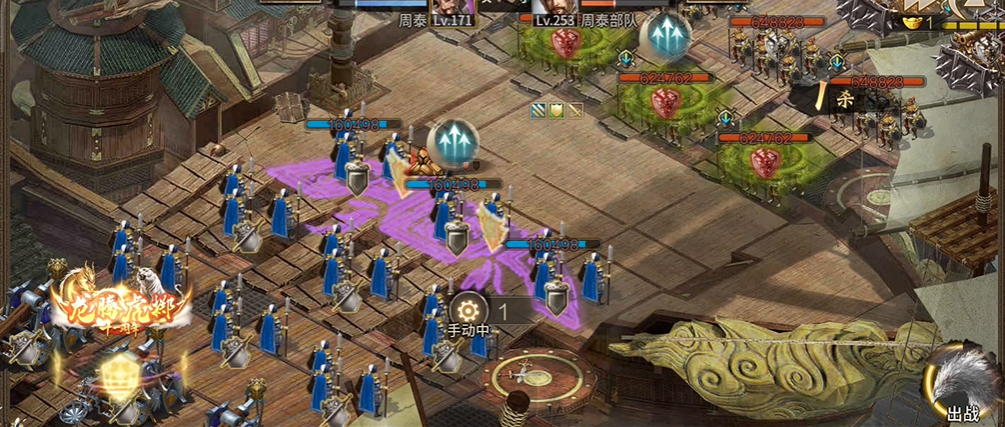Select the crossed sword status icon
Image resolution: width=1005 pixels, height=427 pixels.
575,110
